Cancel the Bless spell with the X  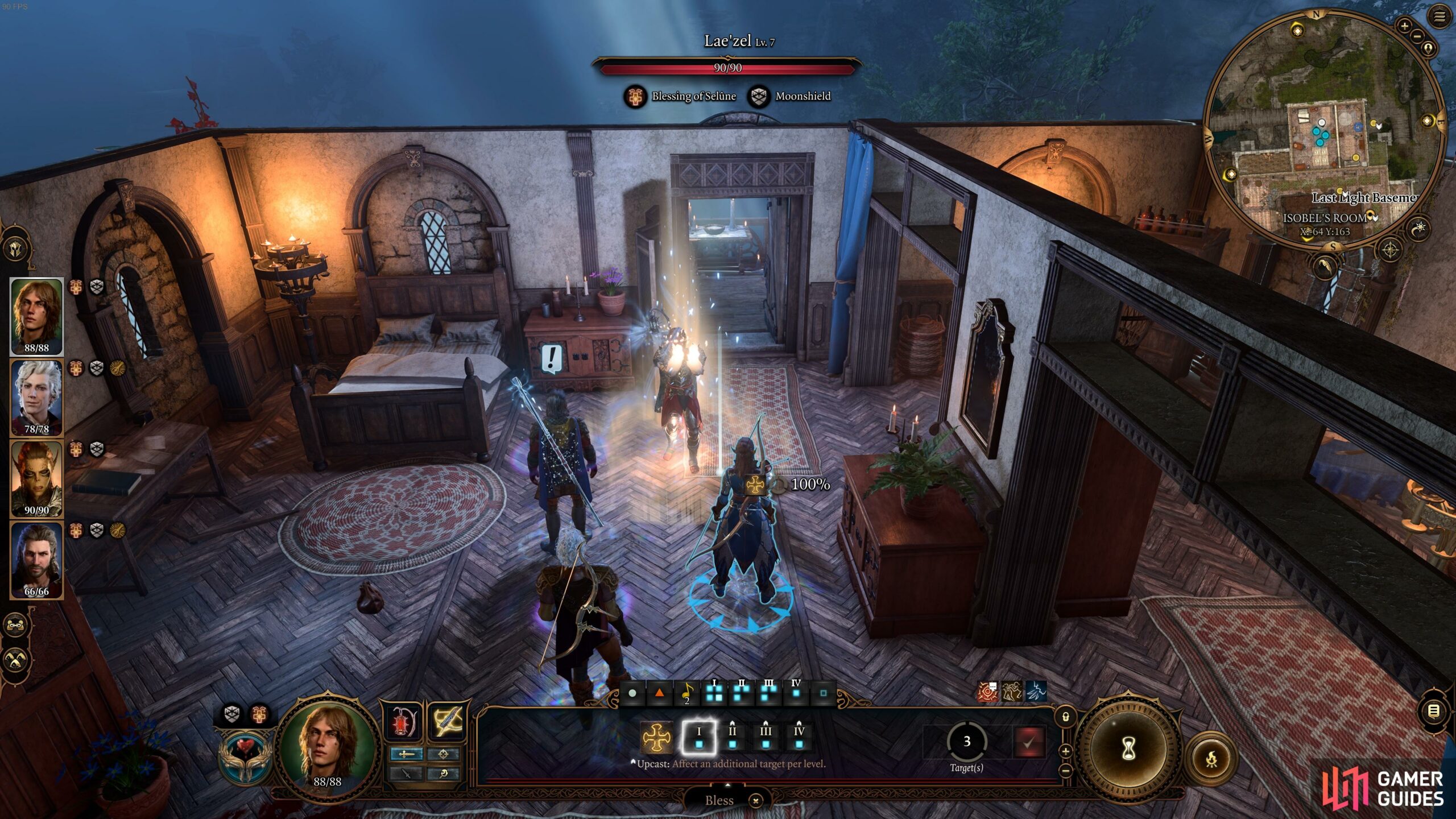click(x=756, y=801)
